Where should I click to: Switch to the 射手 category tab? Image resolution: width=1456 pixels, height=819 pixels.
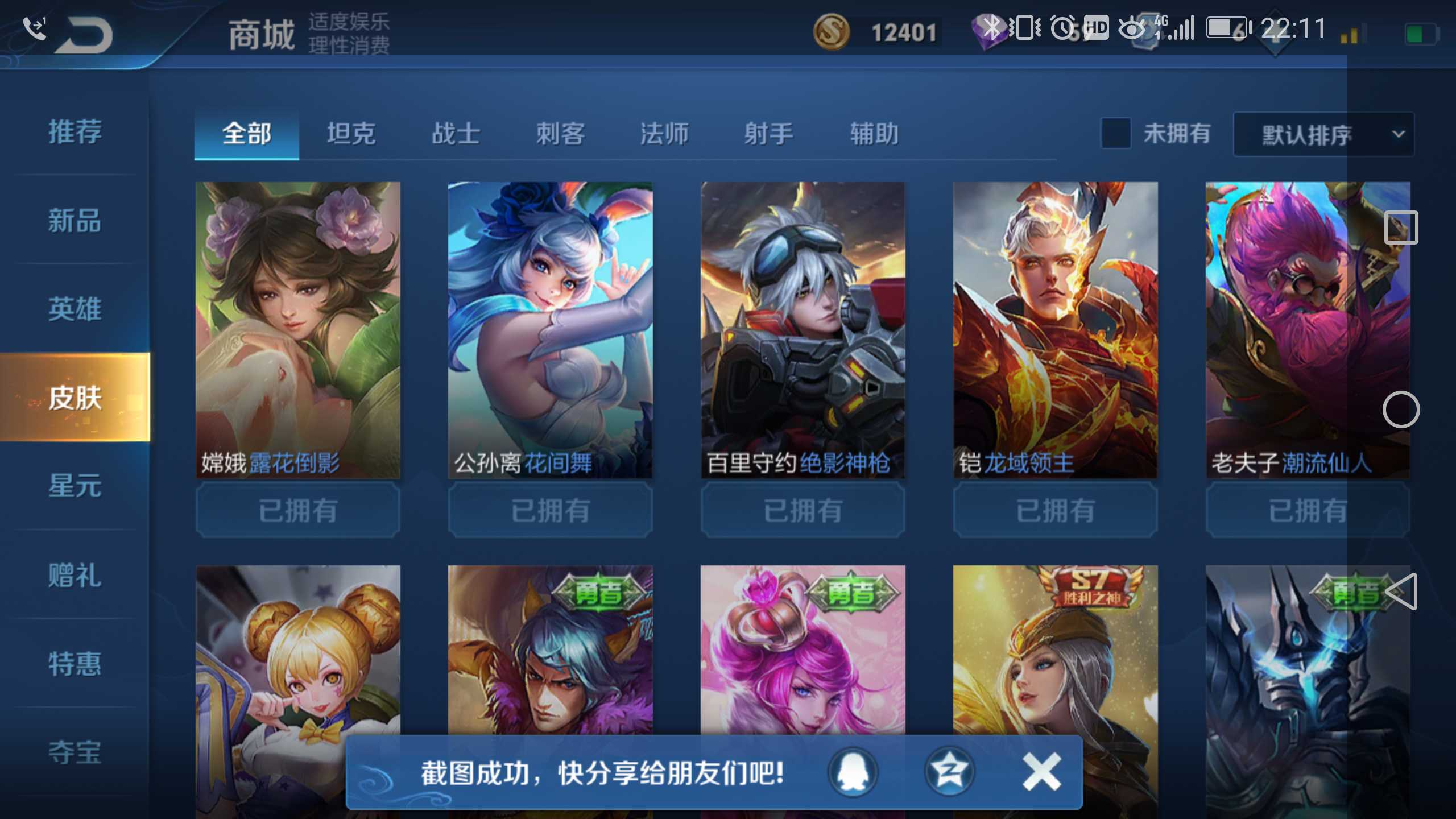768,134
